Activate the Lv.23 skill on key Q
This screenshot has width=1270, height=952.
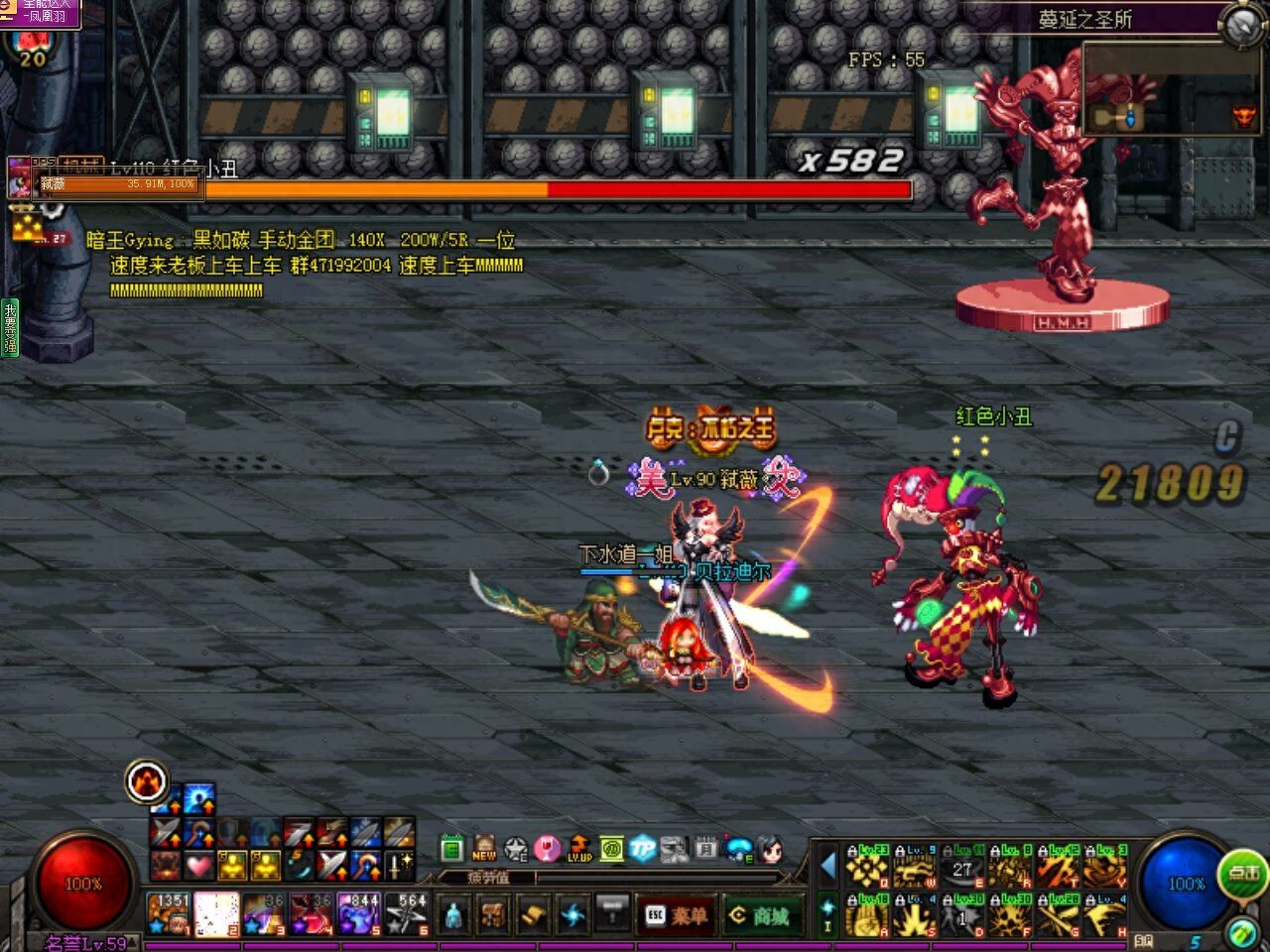866,868
